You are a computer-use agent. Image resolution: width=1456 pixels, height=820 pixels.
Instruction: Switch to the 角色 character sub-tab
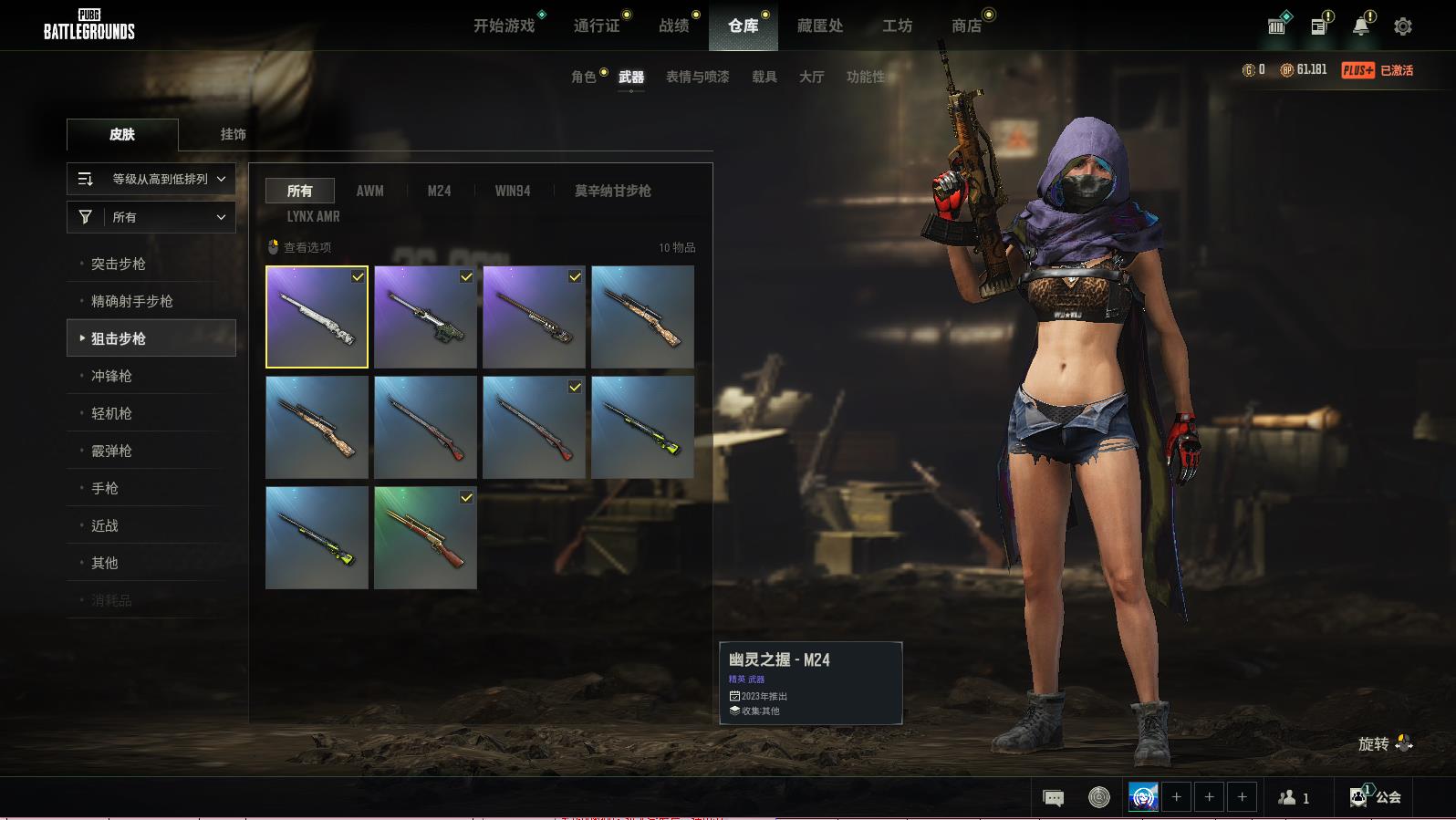pos(584,77)
